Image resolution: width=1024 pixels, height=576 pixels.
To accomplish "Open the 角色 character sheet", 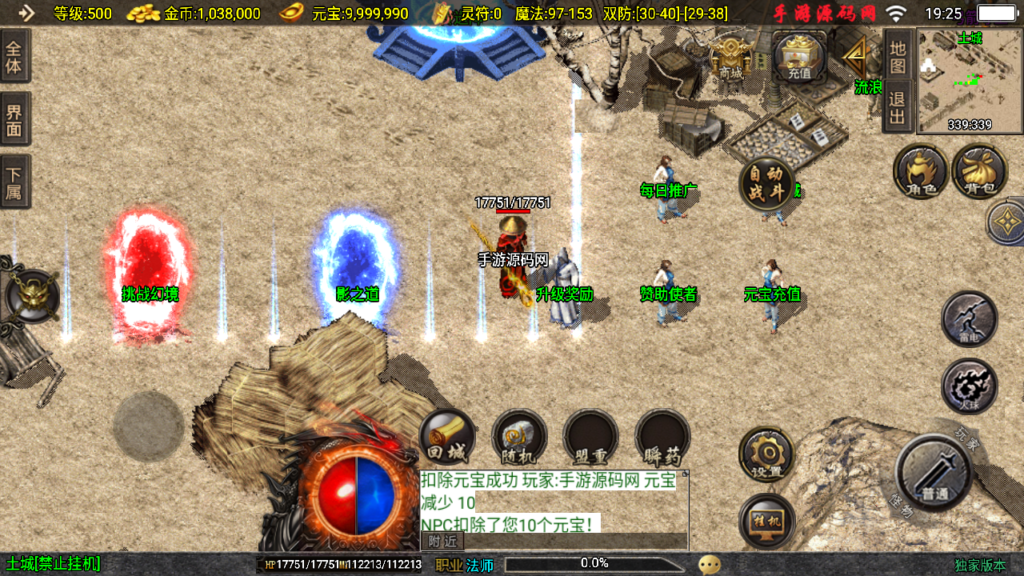I will (x=920, y=171).
